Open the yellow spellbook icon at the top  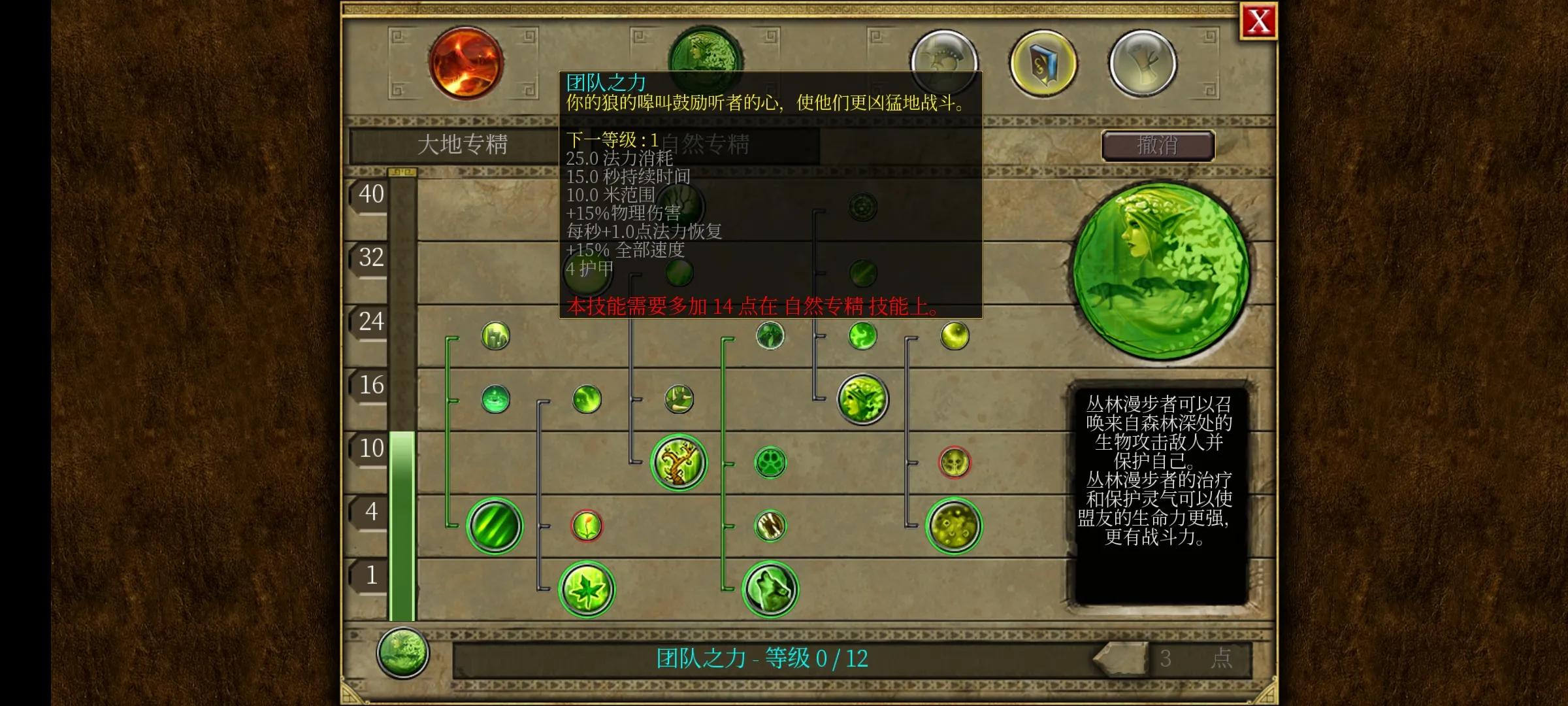[x=1041, y=61]
